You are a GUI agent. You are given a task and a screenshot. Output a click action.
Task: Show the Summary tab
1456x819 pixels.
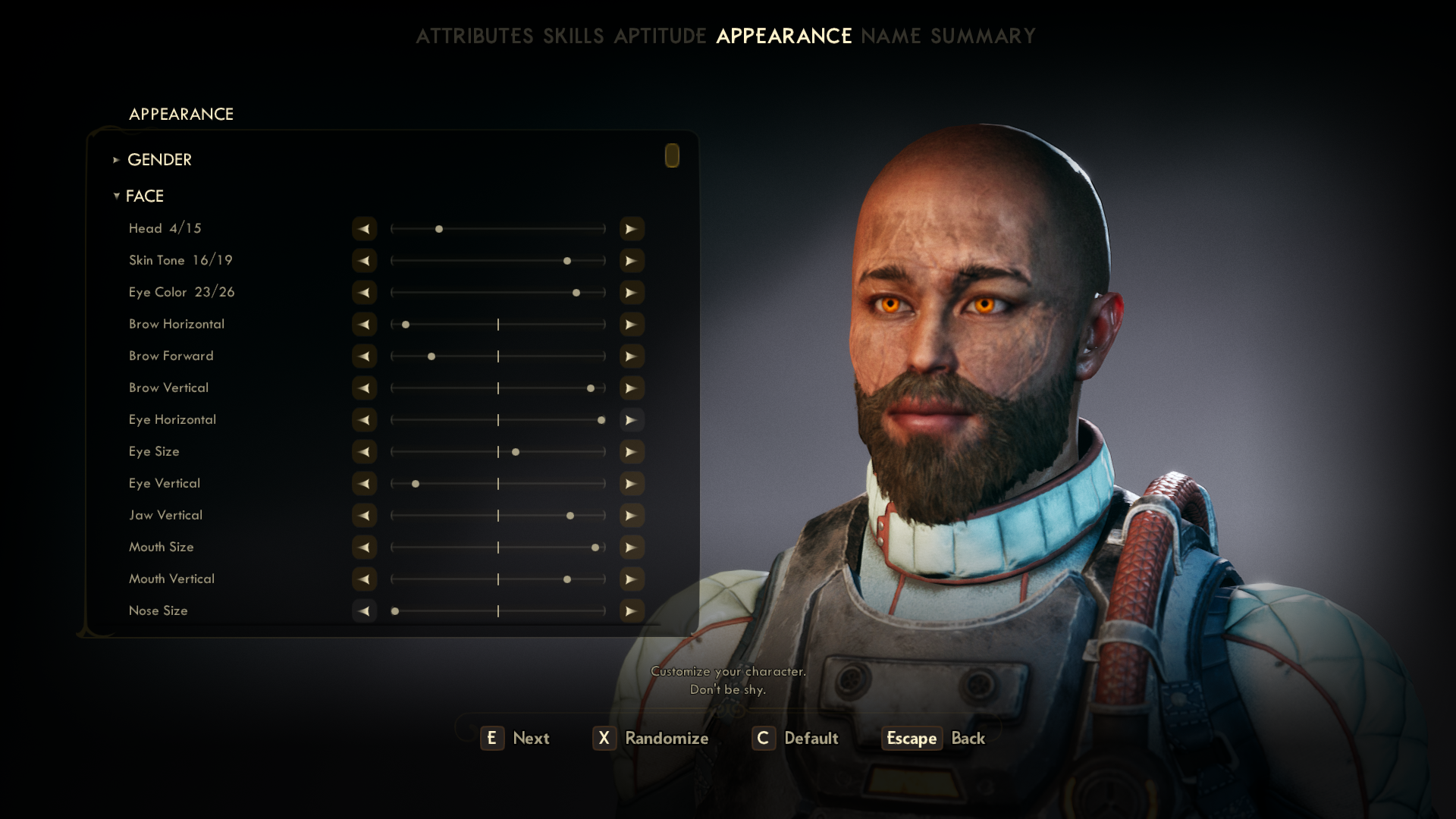(x=983, y=36)
